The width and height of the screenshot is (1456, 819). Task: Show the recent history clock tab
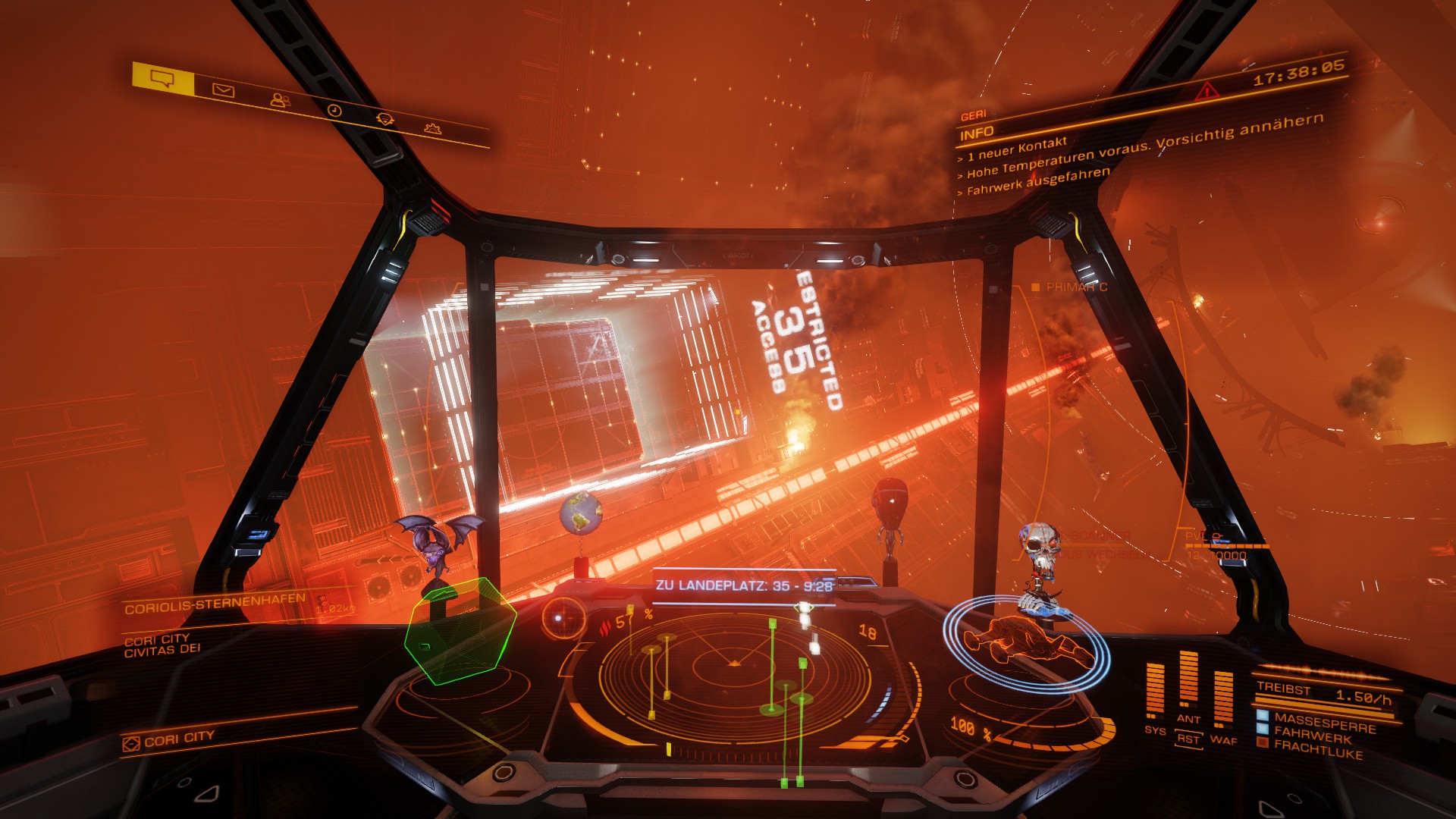click(334, 111)
